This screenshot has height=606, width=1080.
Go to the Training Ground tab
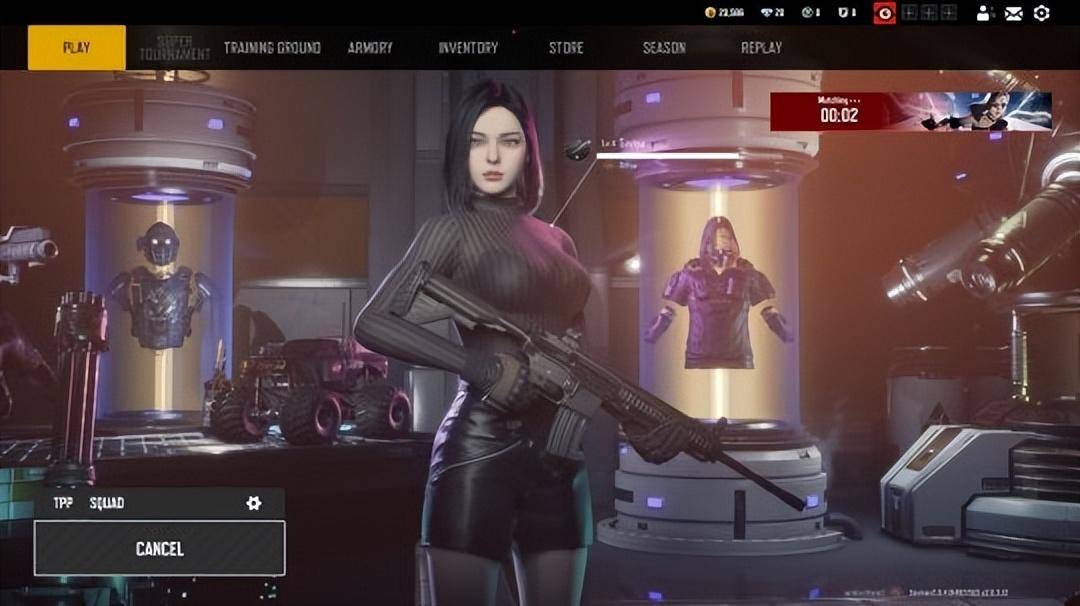pos(272,47)
